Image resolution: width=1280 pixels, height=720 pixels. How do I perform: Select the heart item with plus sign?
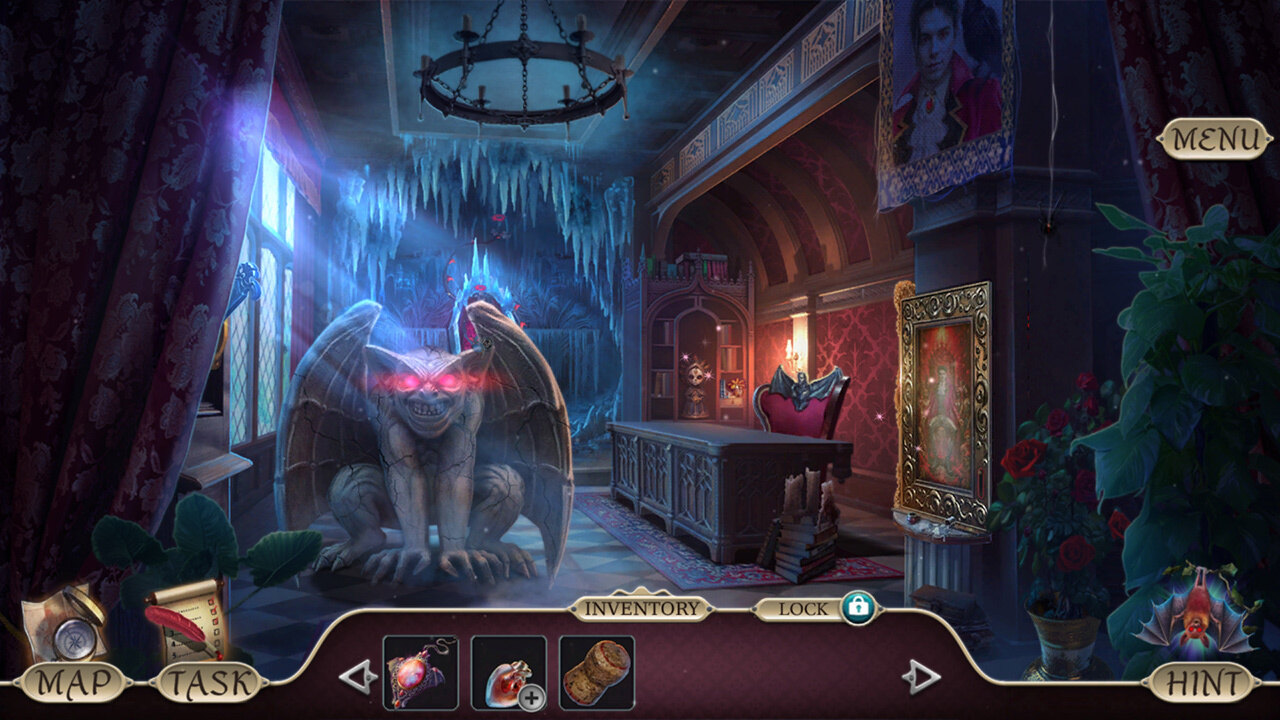tap(508, 672)
